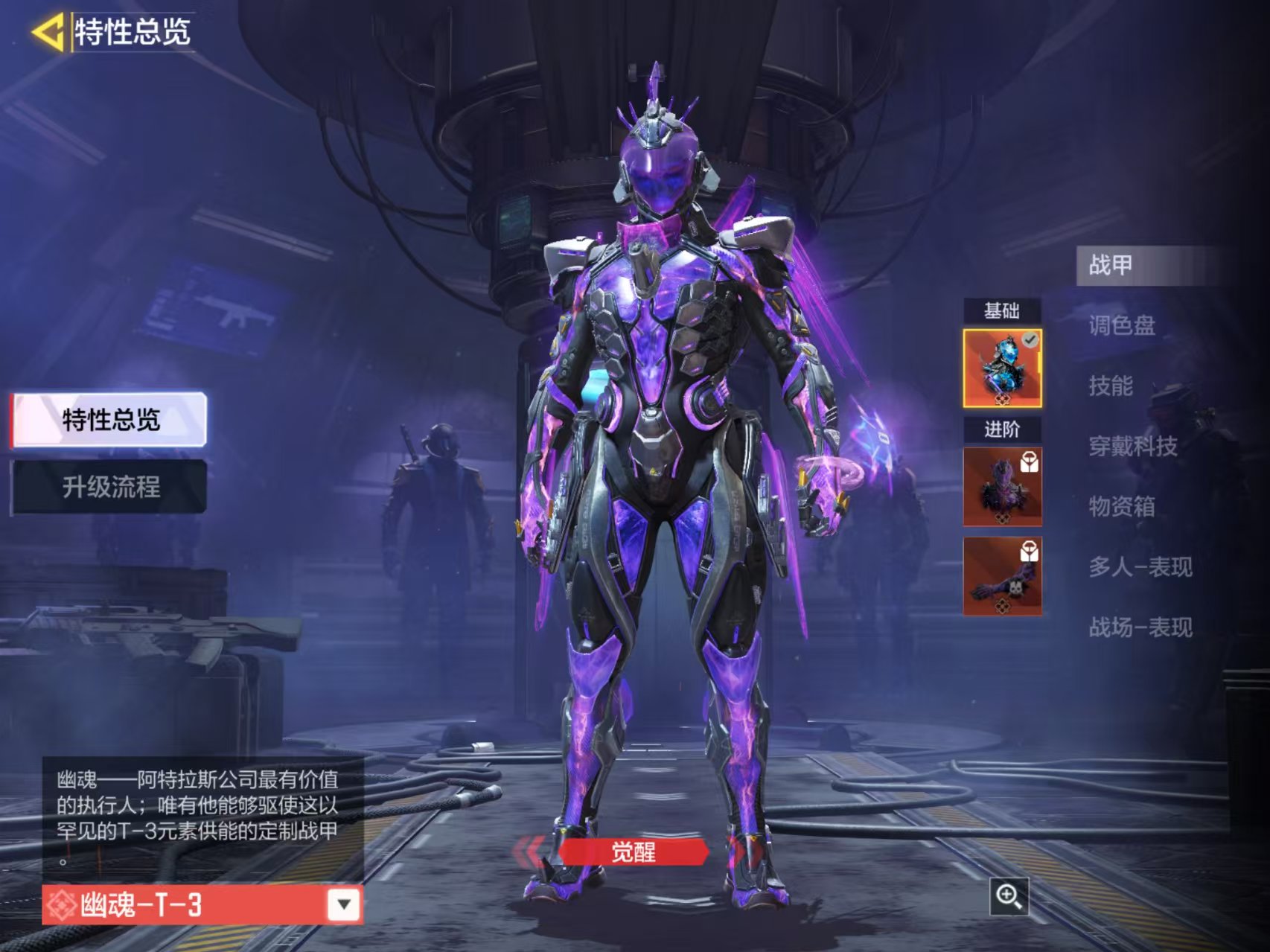Select the 物资箱 category
The width and height of the screenshot is (1270, 952).
coord(1122,507)
